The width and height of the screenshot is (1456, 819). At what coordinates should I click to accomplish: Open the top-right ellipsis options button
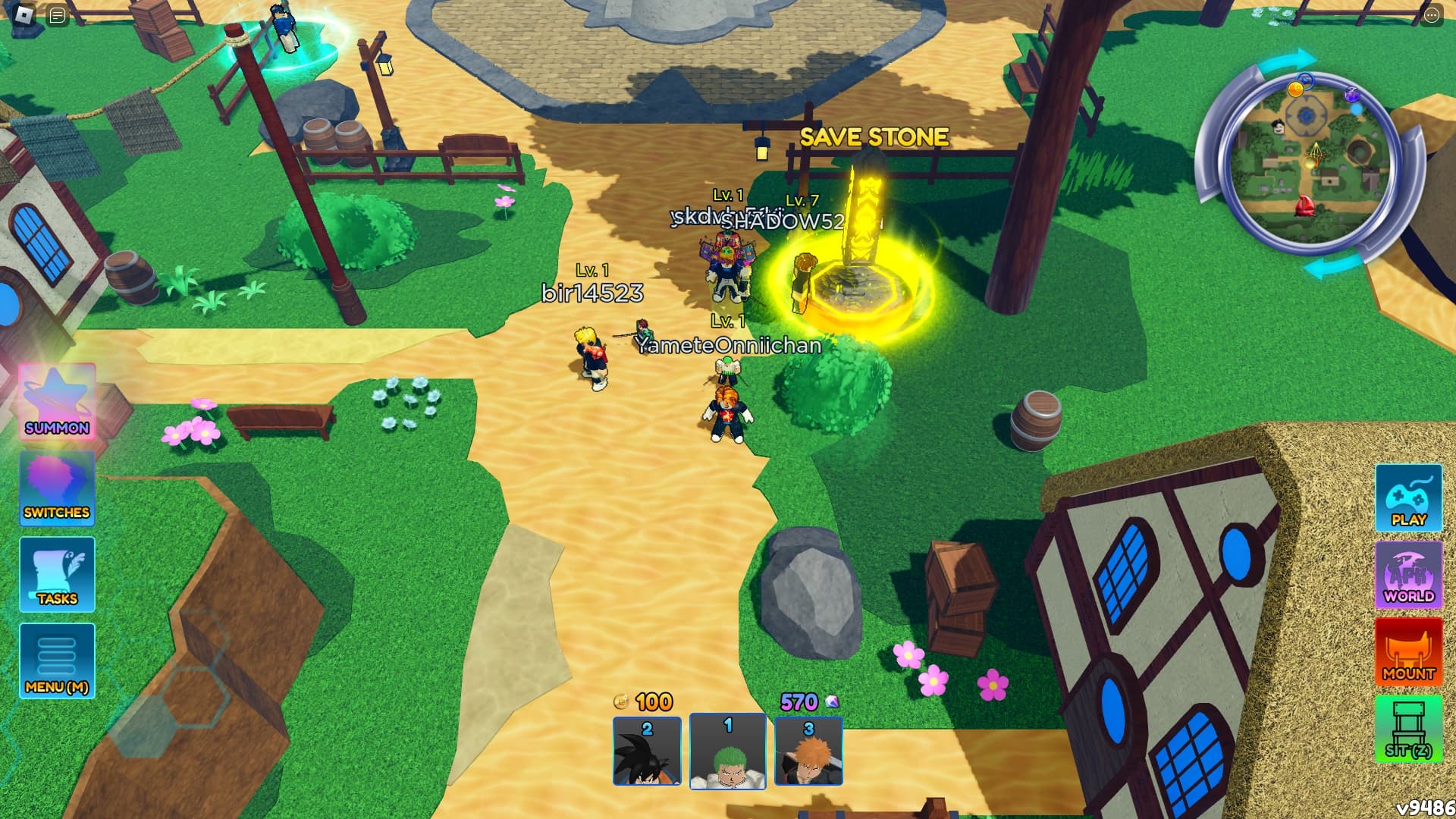coord(1431,15)
